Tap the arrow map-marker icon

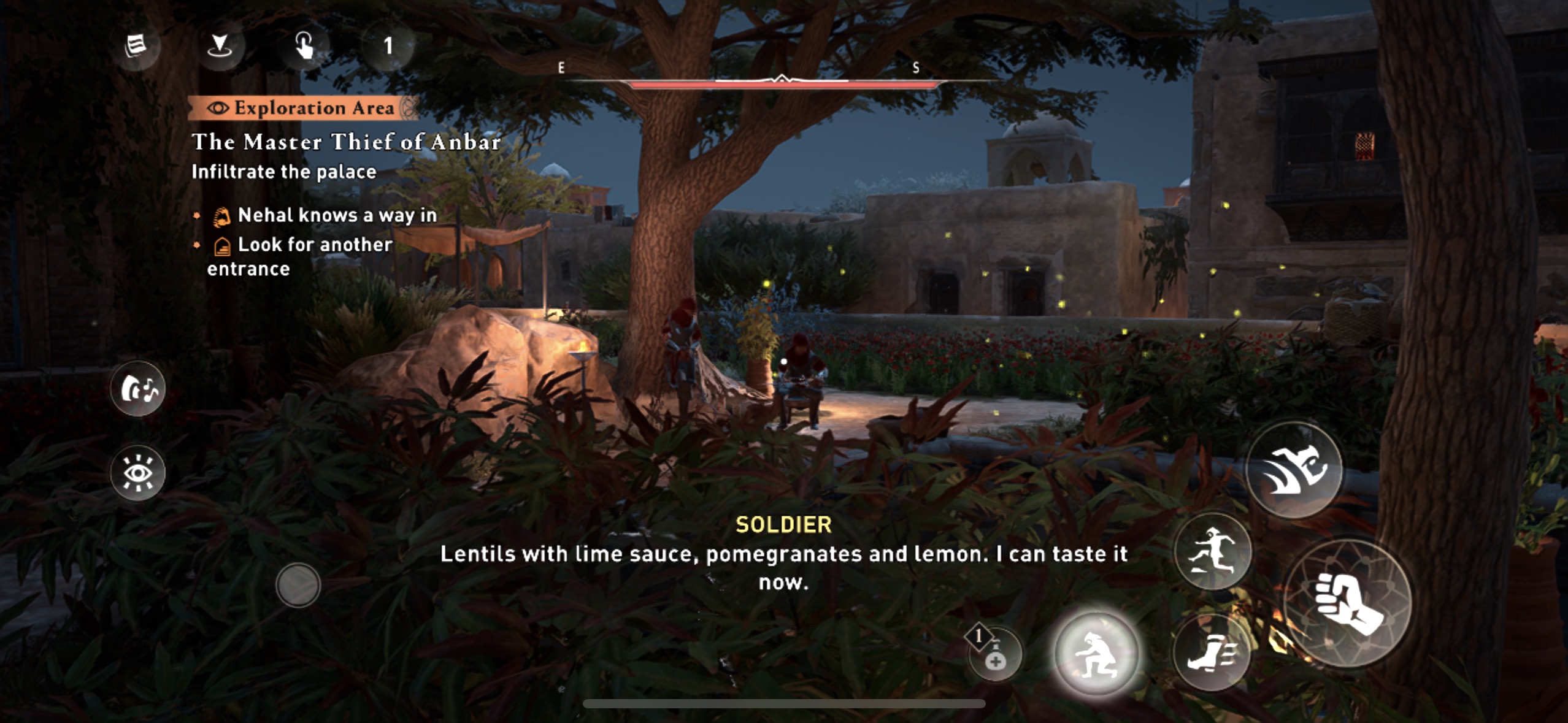(220, 46)
